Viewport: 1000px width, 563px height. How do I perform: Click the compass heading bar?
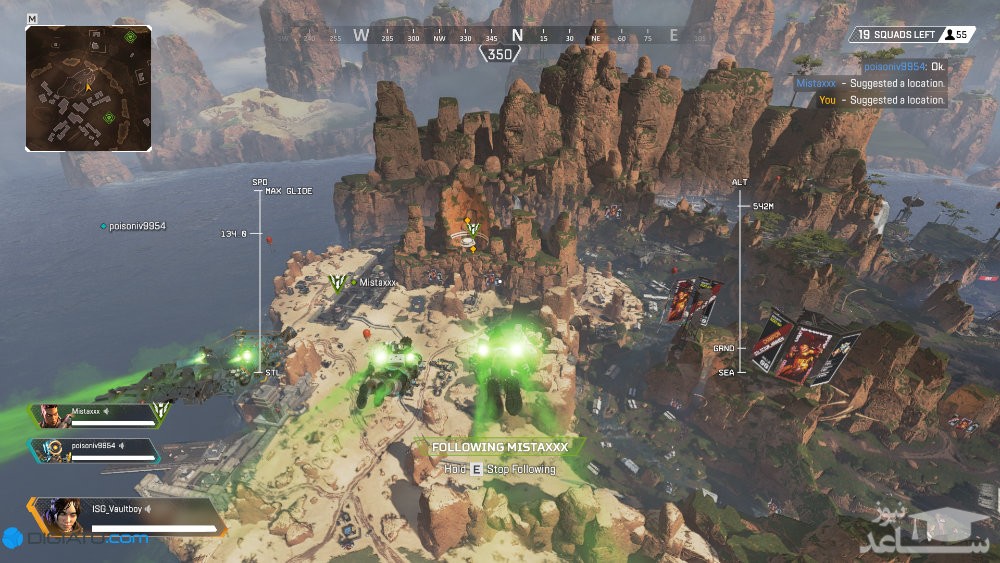516,35
